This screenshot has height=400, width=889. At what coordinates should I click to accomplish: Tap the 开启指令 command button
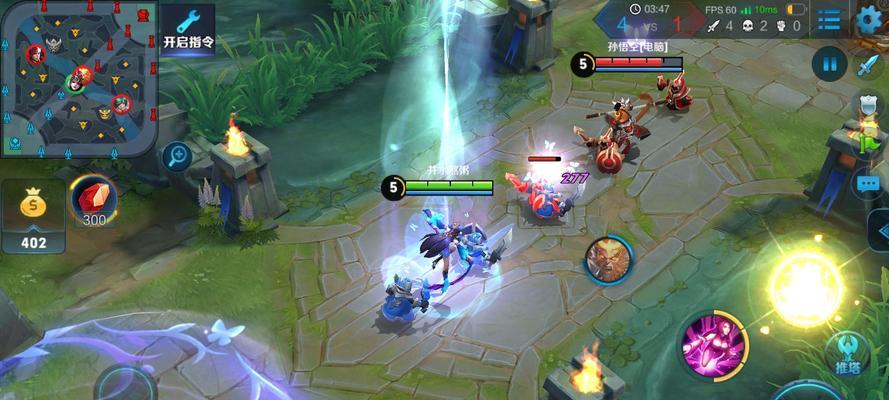[188, 28]
